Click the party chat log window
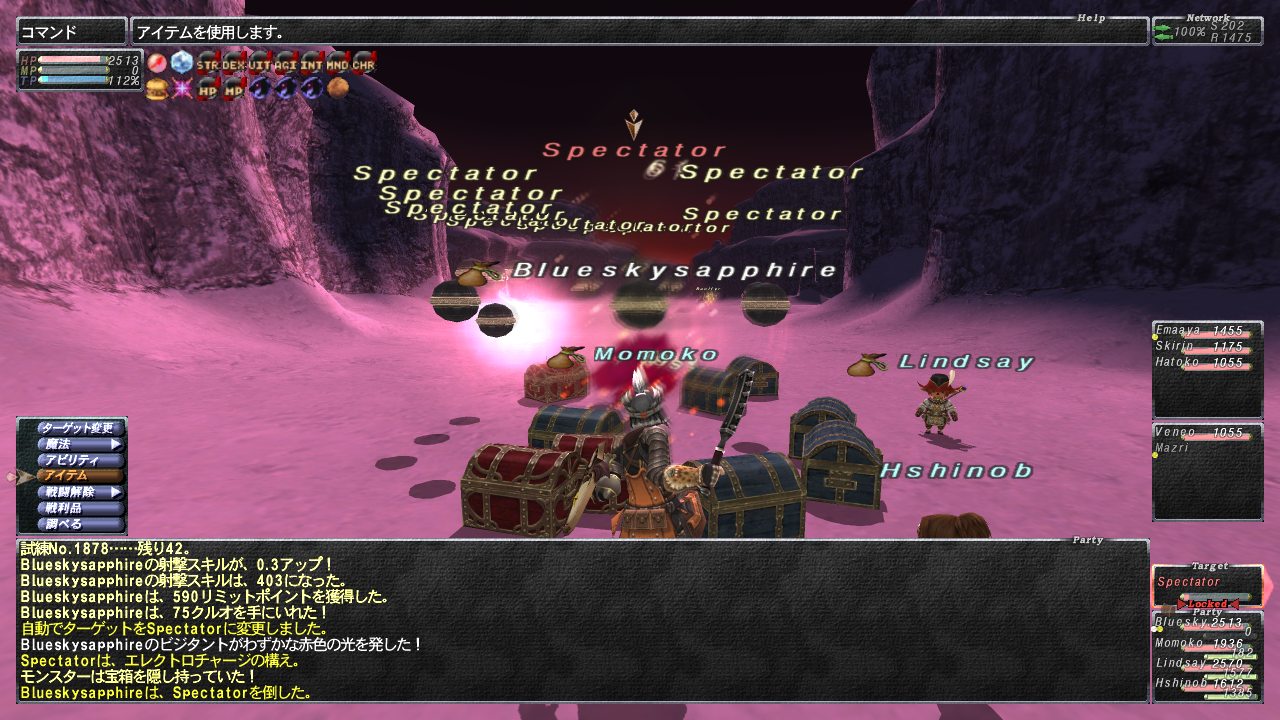The width and height of the screenshot is (1280, 720). pos(582,620)
